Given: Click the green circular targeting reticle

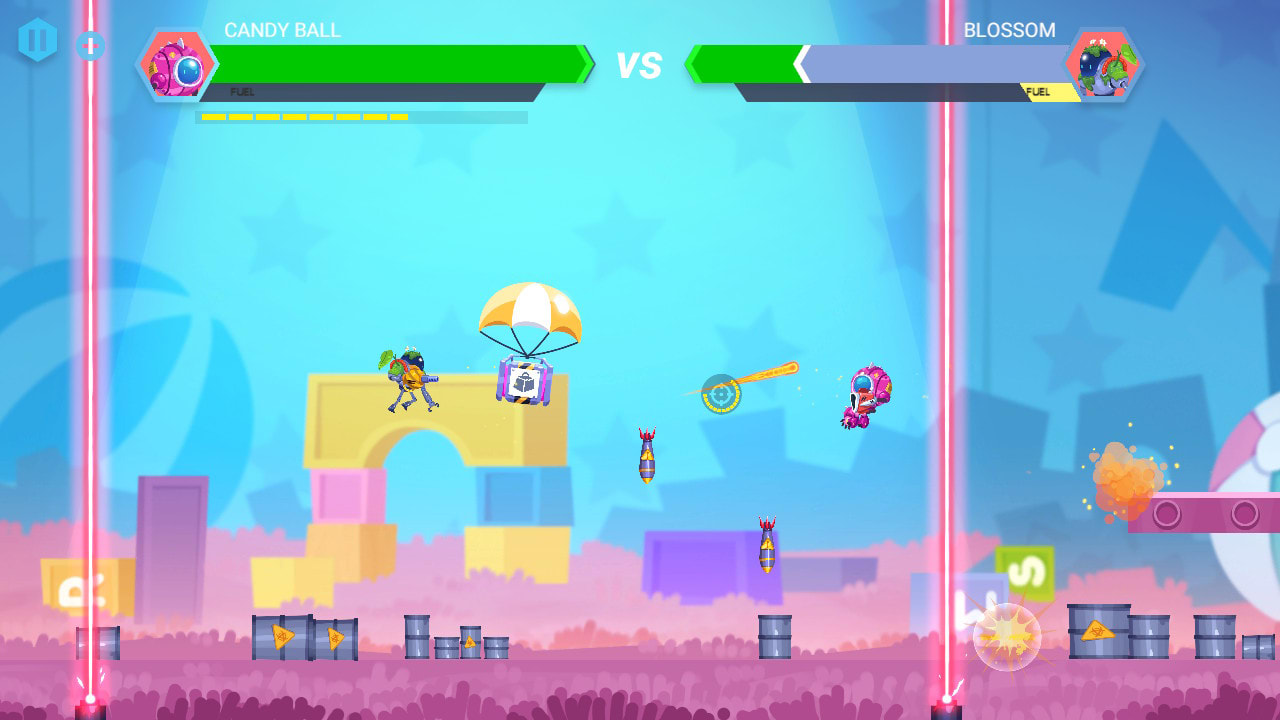Looking at the screenshot, I should coord(722,394).
